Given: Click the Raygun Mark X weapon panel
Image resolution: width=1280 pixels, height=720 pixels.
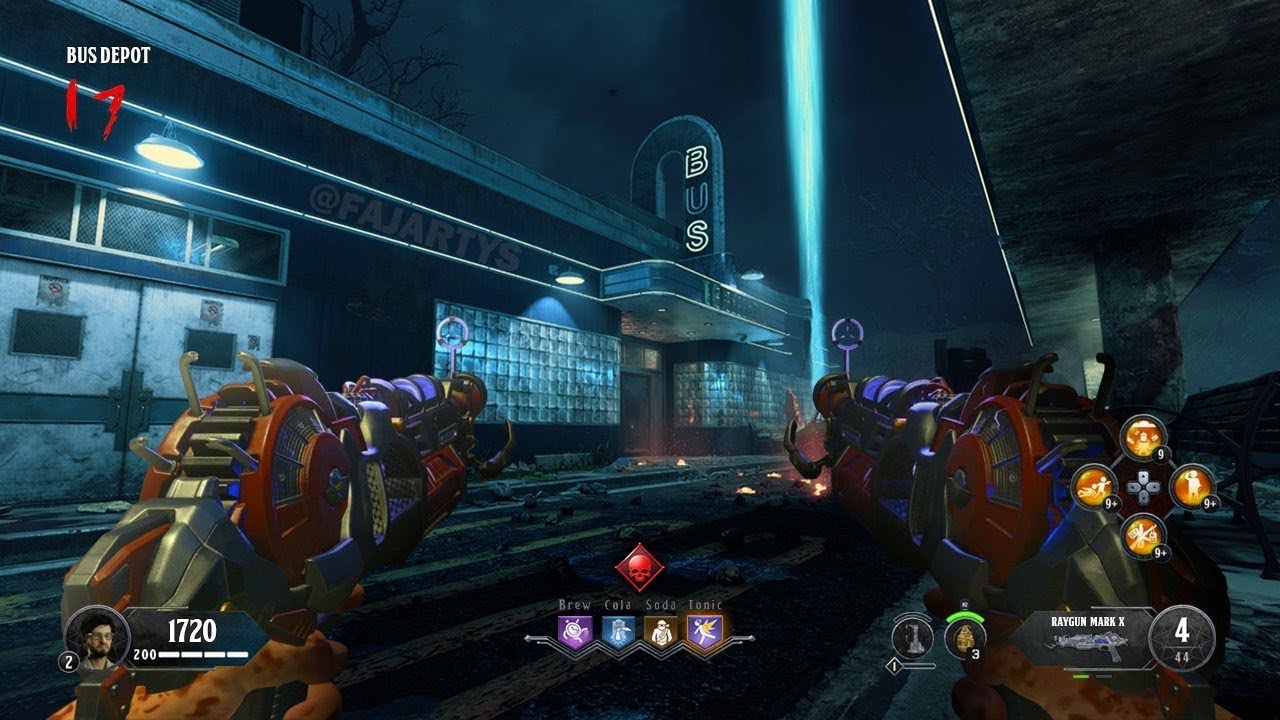Looking at the screenshot, I should [x=1088, y=638].
